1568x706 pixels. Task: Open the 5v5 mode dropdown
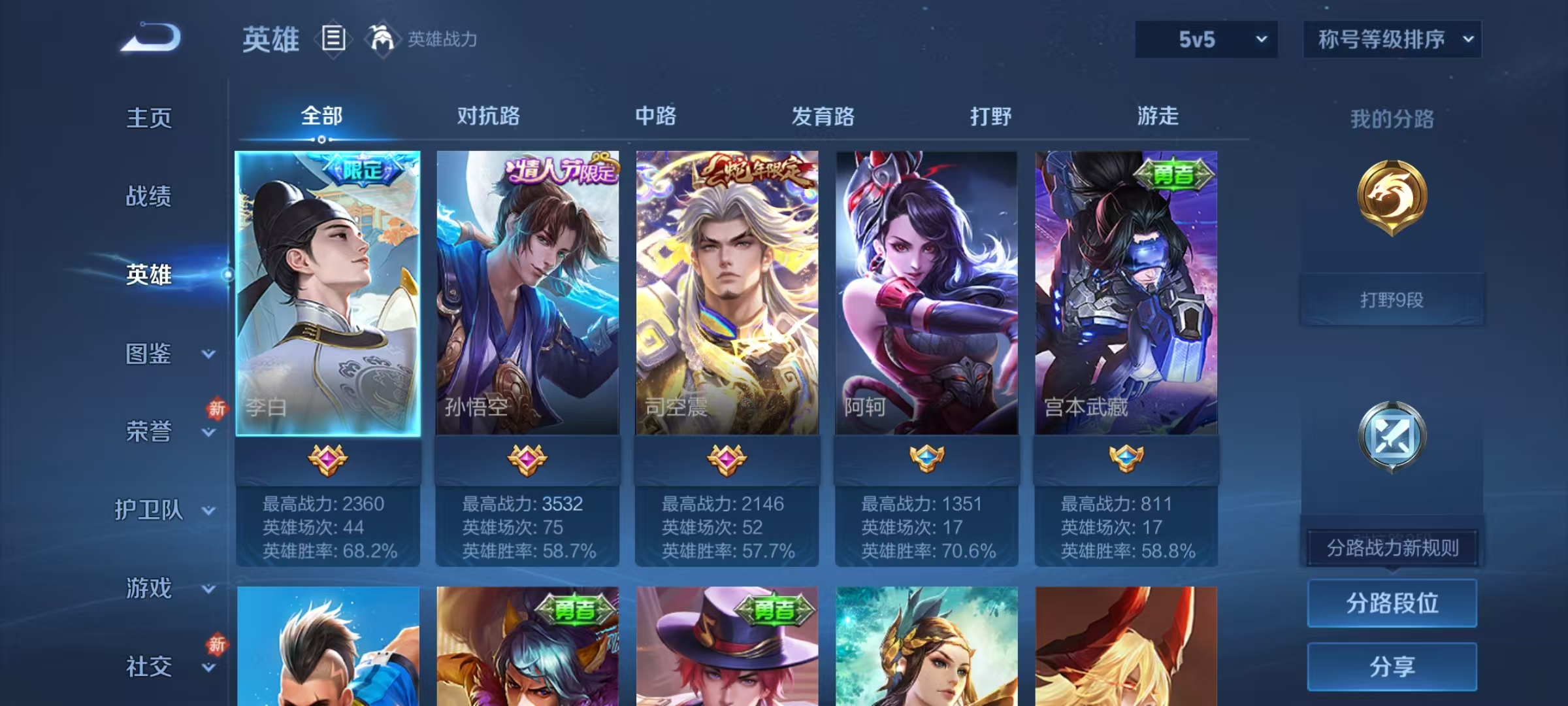pyautogui.click(x=1205, y=39)
